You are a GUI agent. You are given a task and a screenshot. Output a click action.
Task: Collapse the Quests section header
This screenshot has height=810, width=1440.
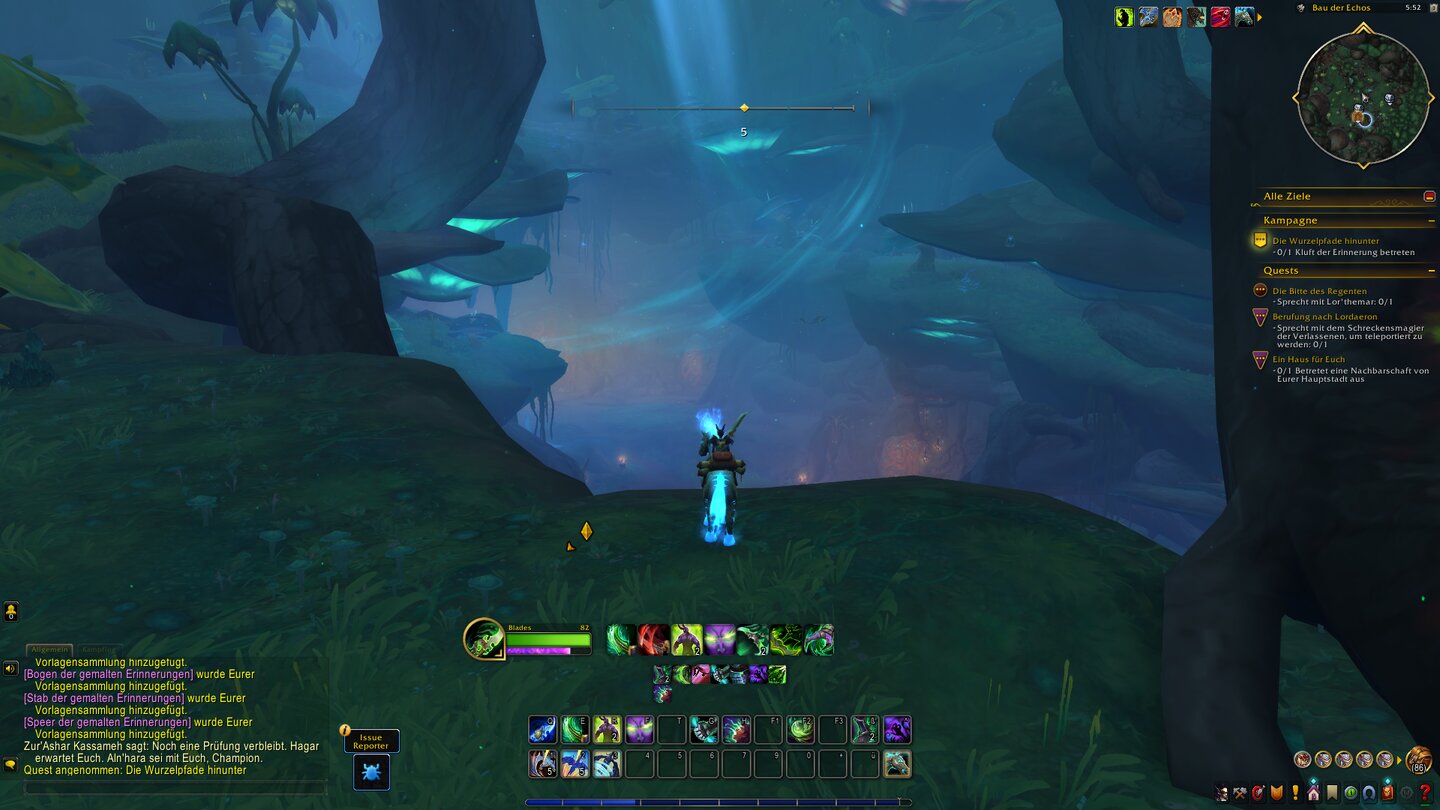(x=1430, y=270)
